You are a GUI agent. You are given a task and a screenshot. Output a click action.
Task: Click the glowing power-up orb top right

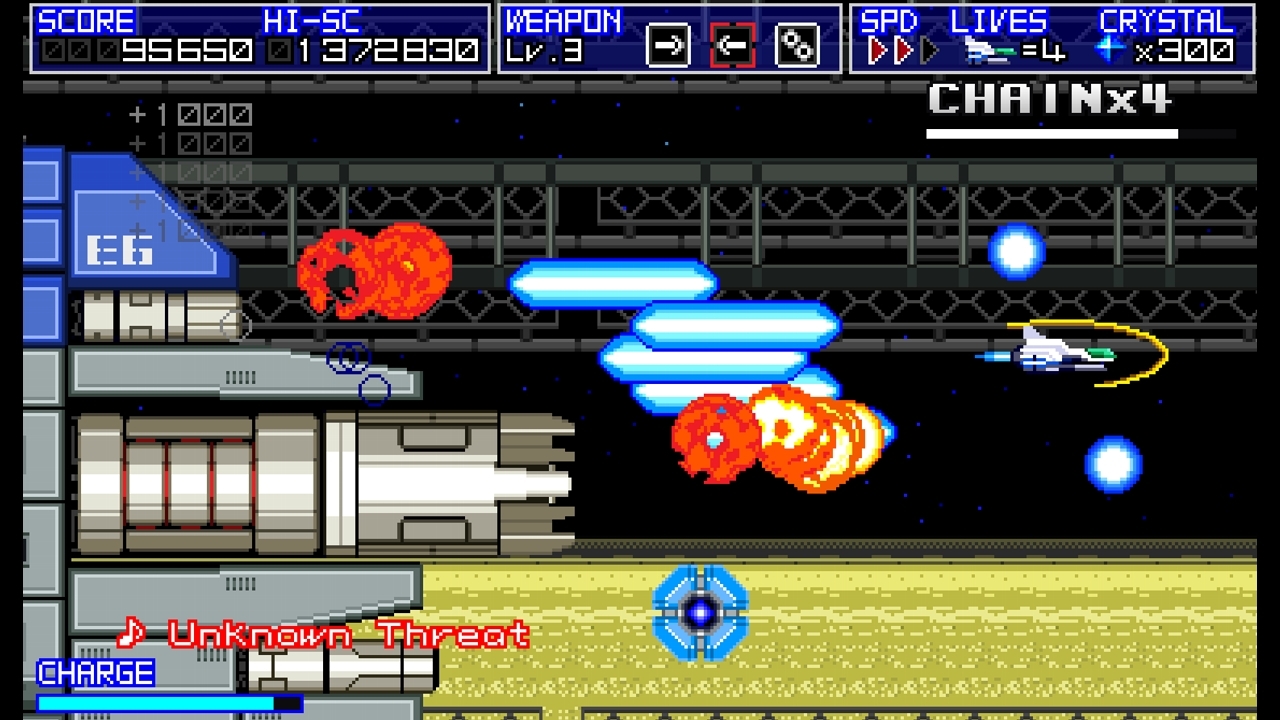click(x=1016, y=251)
